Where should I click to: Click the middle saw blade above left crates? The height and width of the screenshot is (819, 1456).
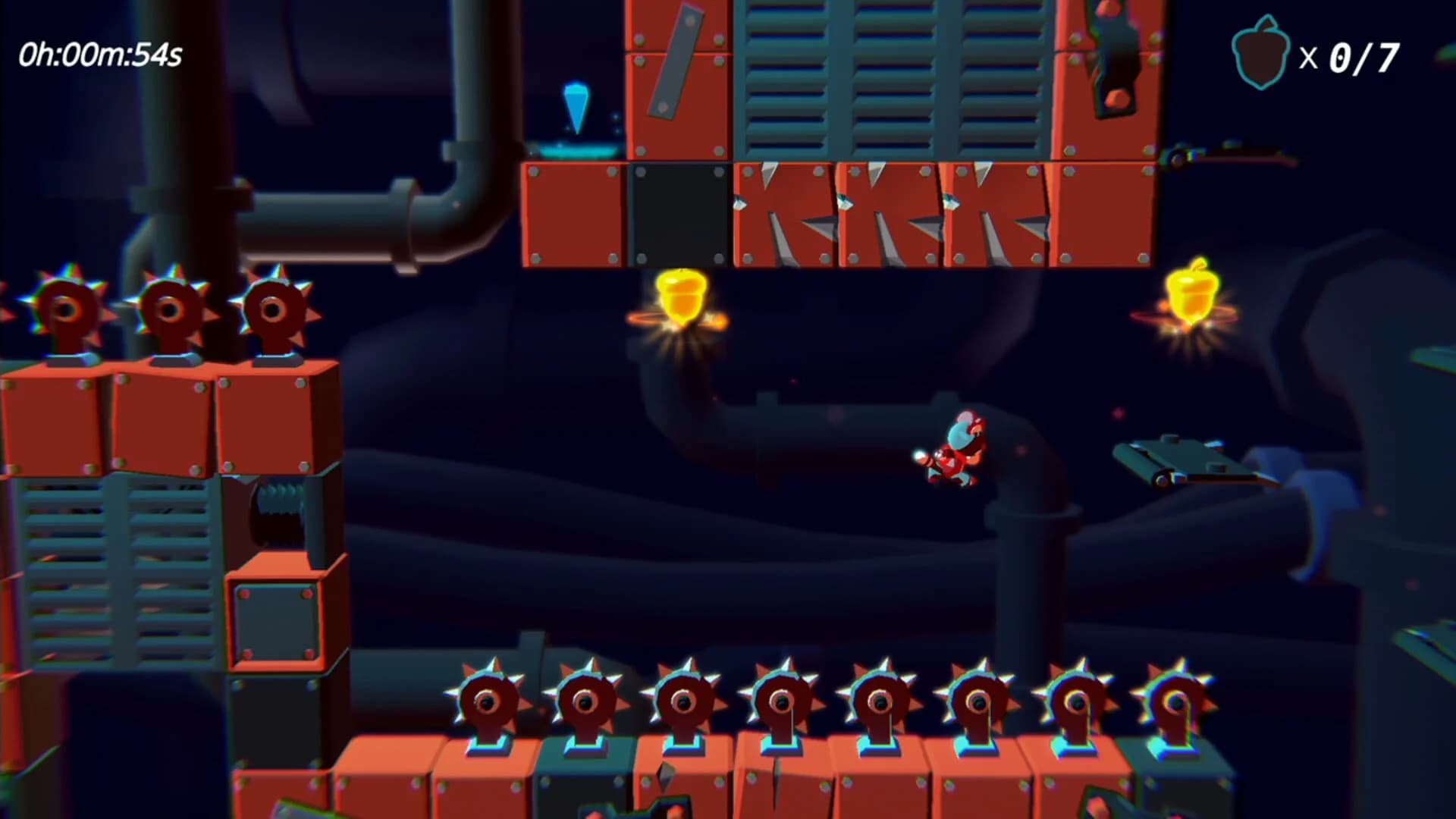168,309
